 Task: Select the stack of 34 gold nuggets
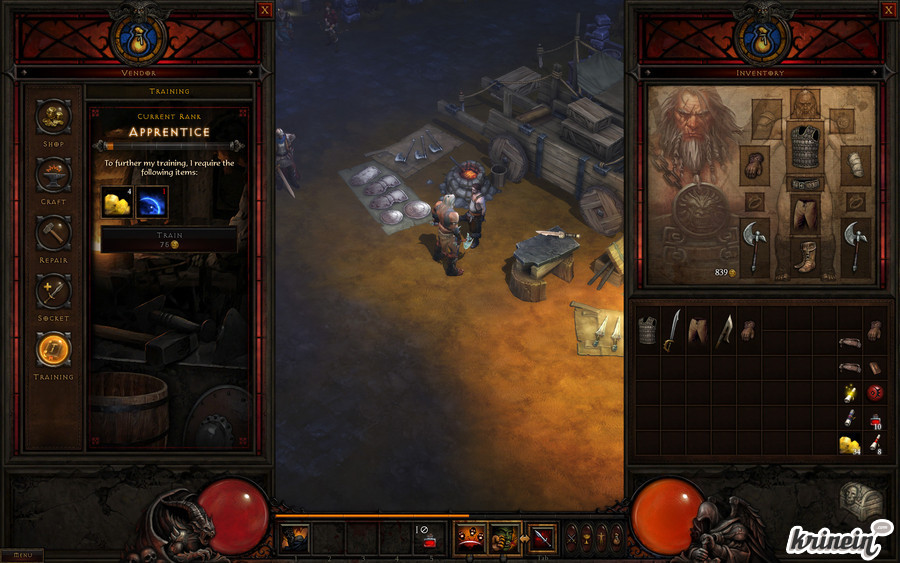[x=850, y=444]
